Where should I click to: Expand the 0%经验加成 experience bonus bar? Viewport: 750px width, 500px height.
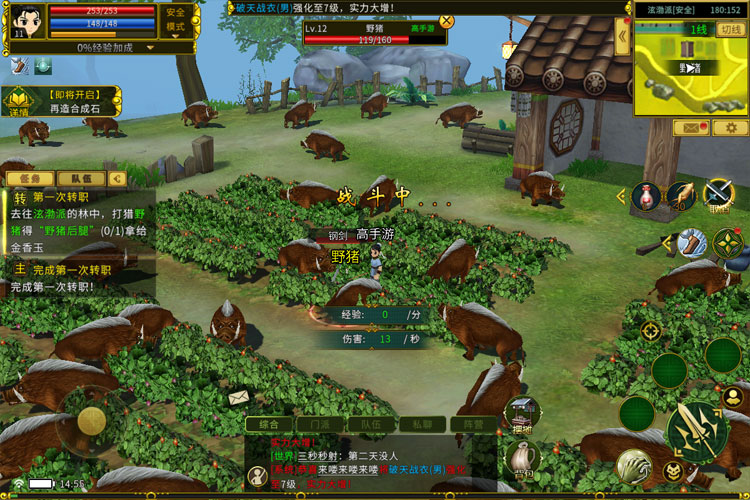[x=100, y=47]
